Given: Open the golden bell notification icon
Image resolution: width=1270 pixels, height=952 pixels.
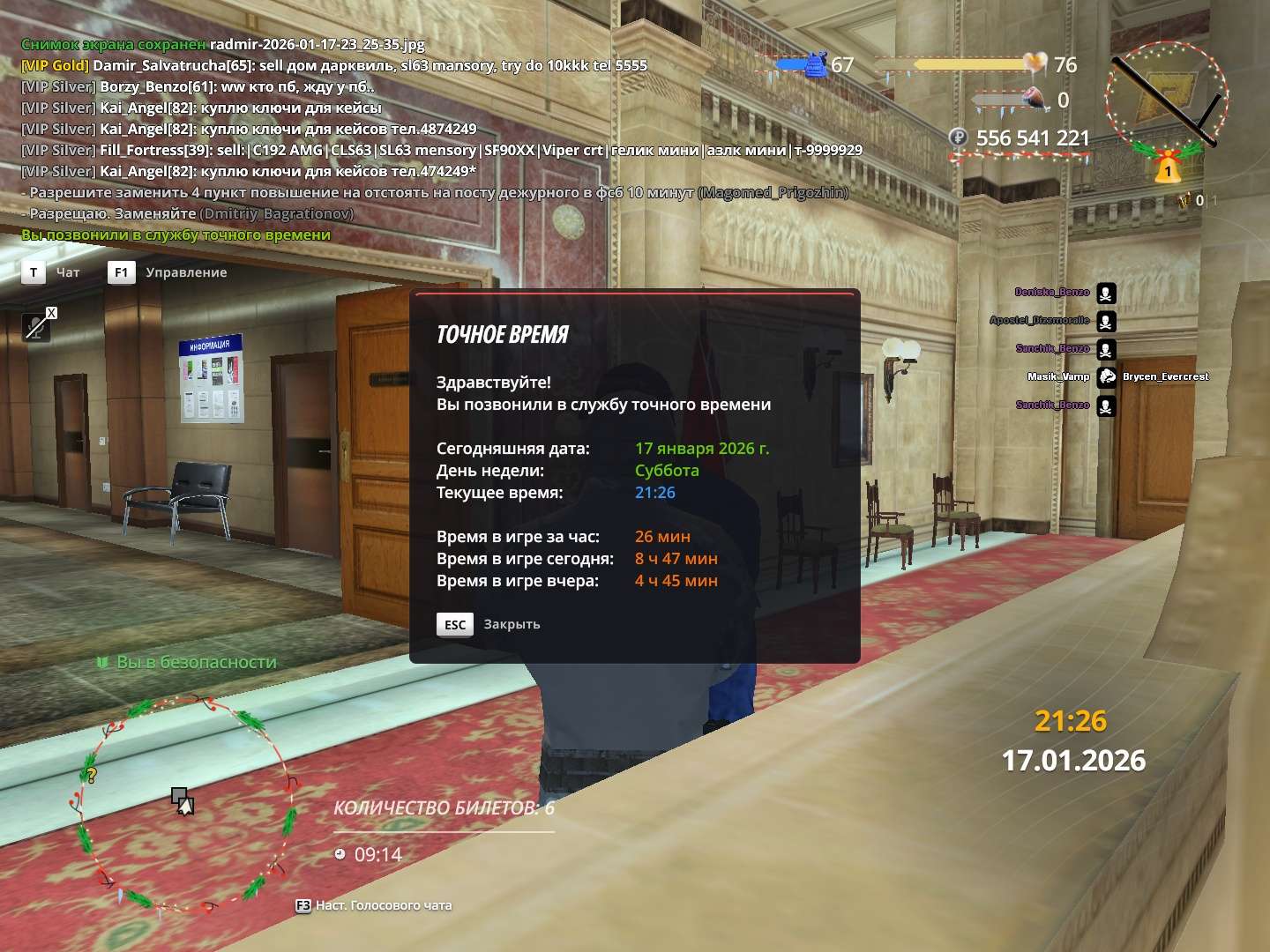Looking at the screenshot, I should coord(1168,168).
